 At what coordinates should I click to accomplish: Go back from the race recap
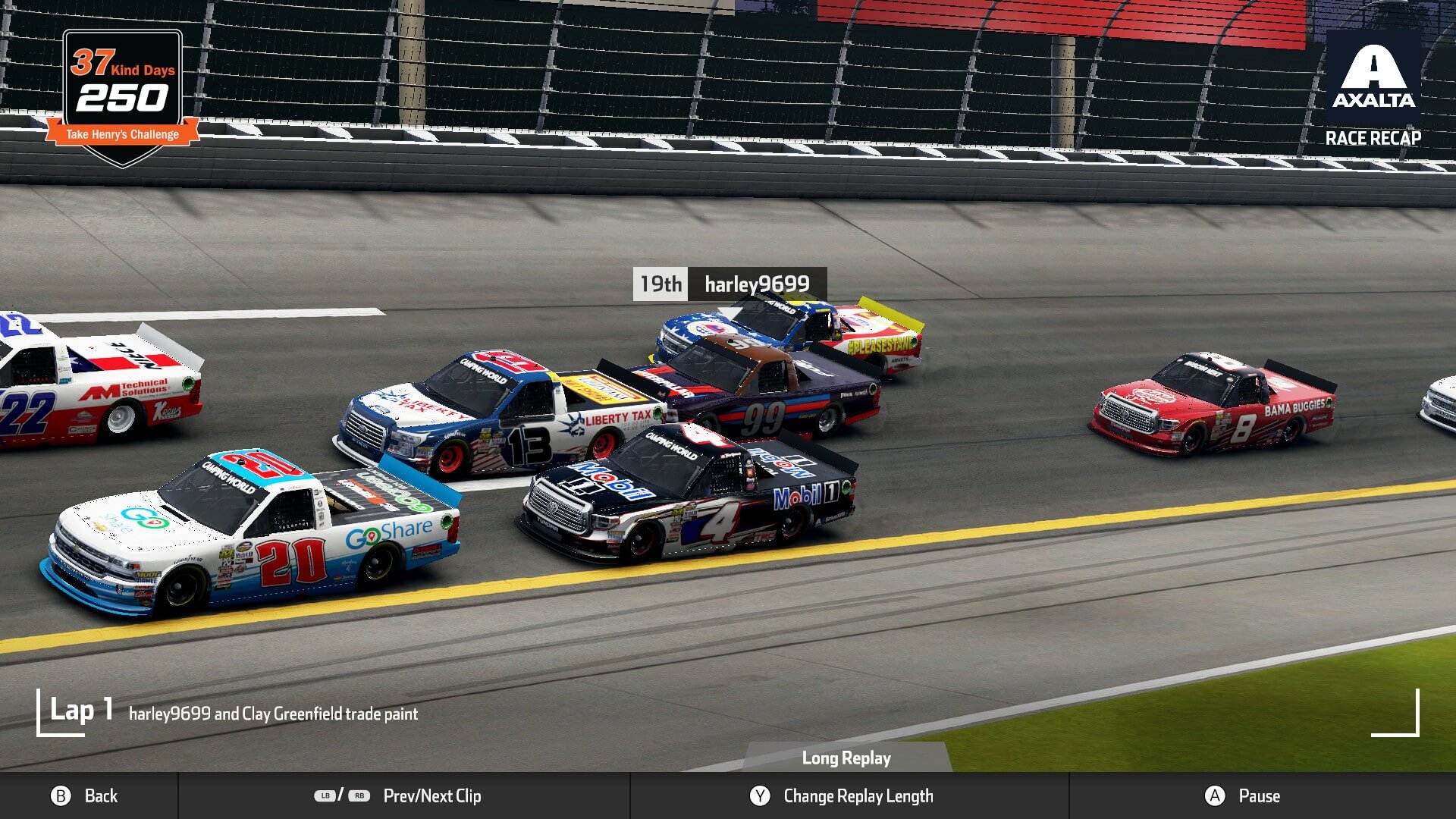point(84,795)
